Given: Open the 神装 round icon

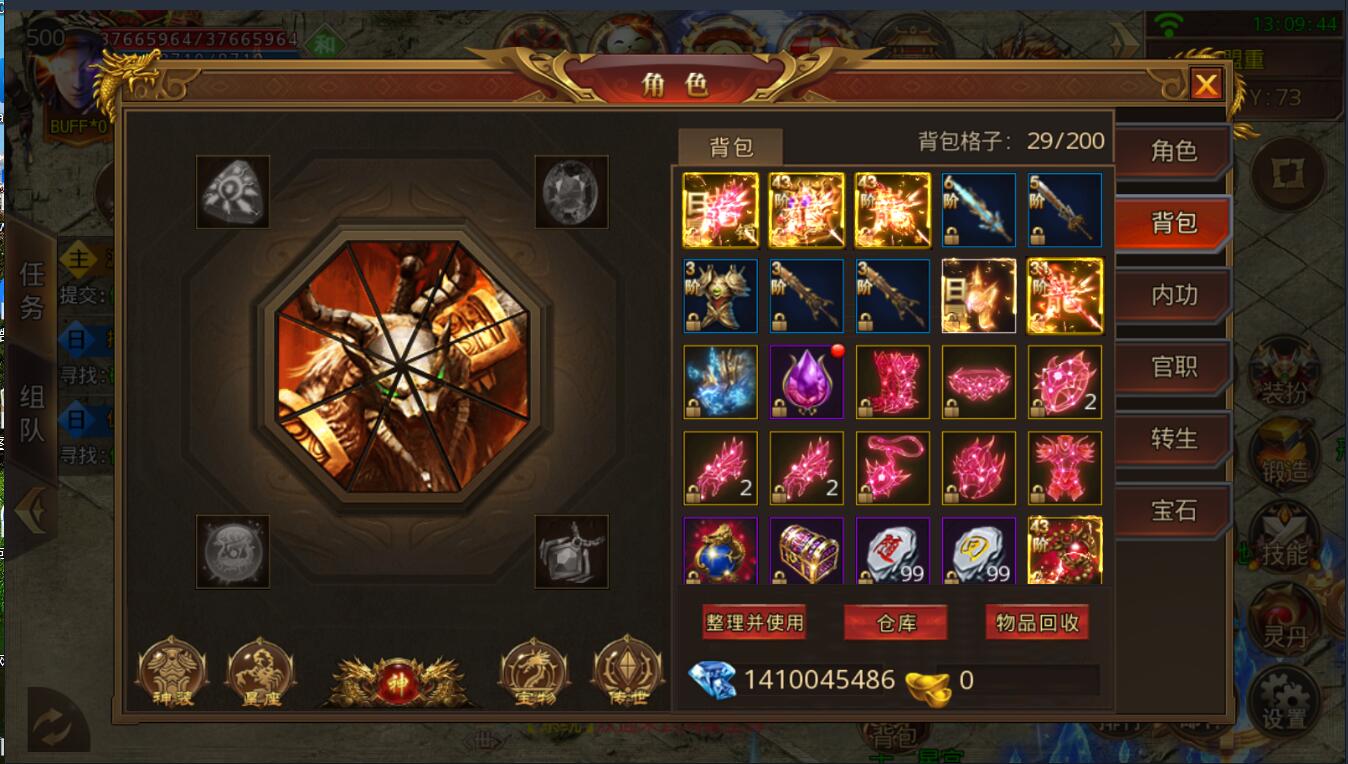Looking at the screenshot, I should pyautogui.click(x=171, y=672).
